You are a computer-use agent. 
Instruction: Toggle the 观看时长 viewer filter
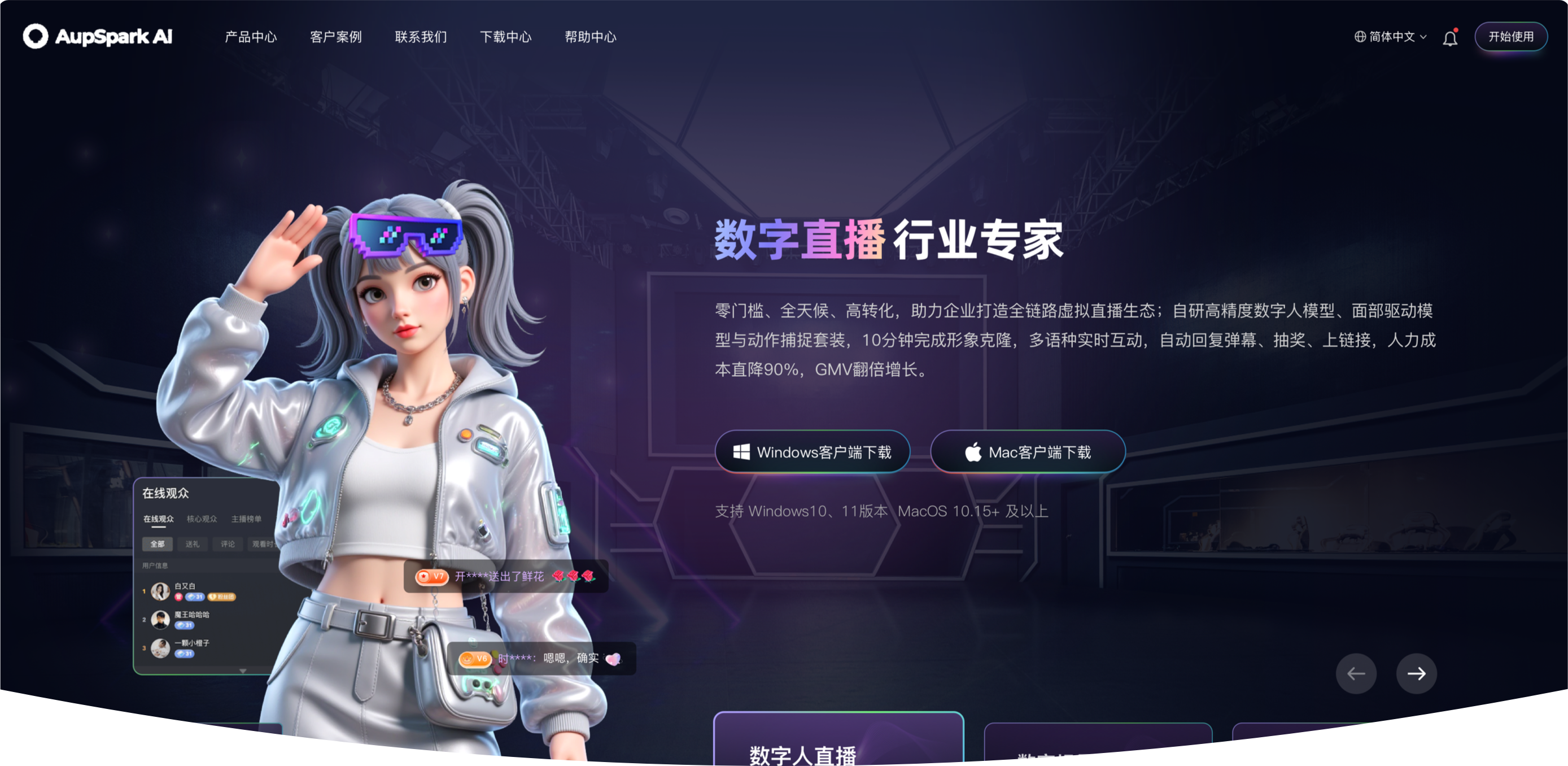(x=264, y=545)
